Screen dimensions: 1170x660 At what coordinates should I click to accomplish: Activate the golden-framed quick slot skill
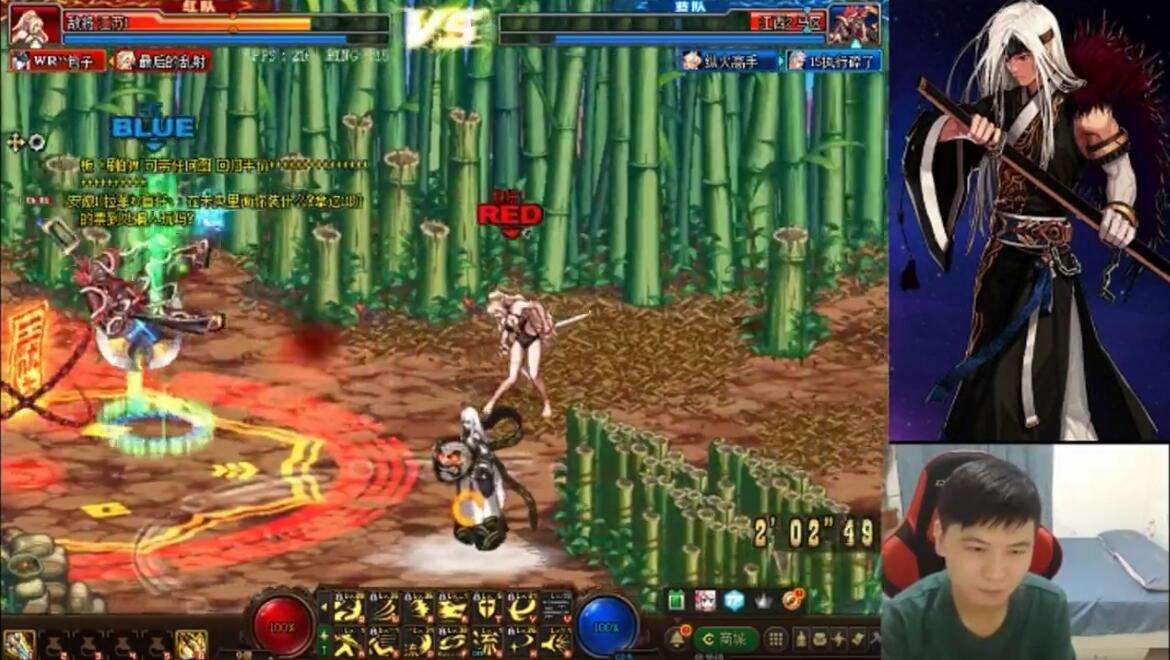tap(190, 643)
